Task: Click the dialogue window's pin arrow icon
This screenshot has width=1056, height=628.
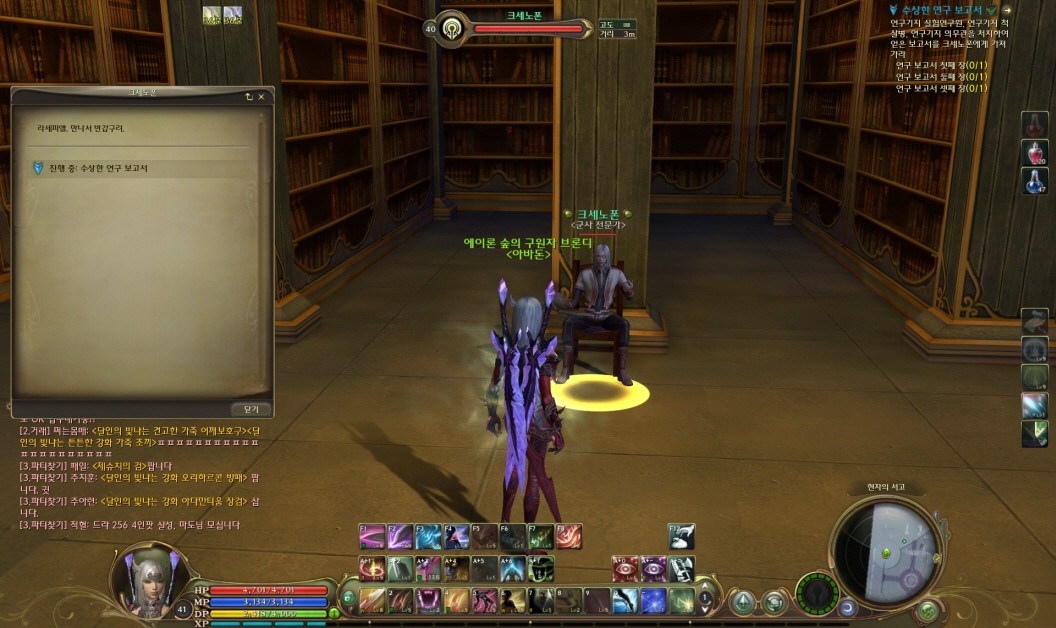Action: (248, 97)
